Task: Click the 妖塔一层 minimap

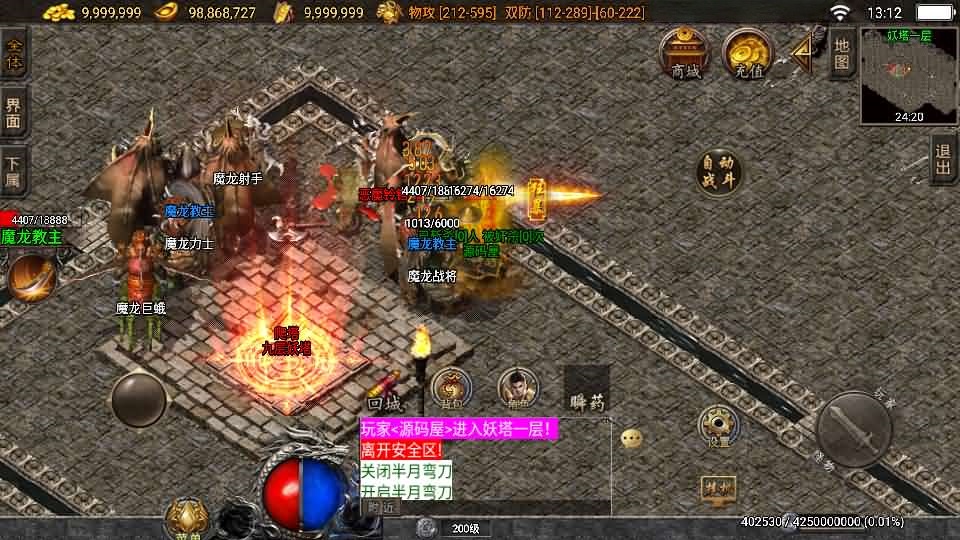Action: (908, 74)
